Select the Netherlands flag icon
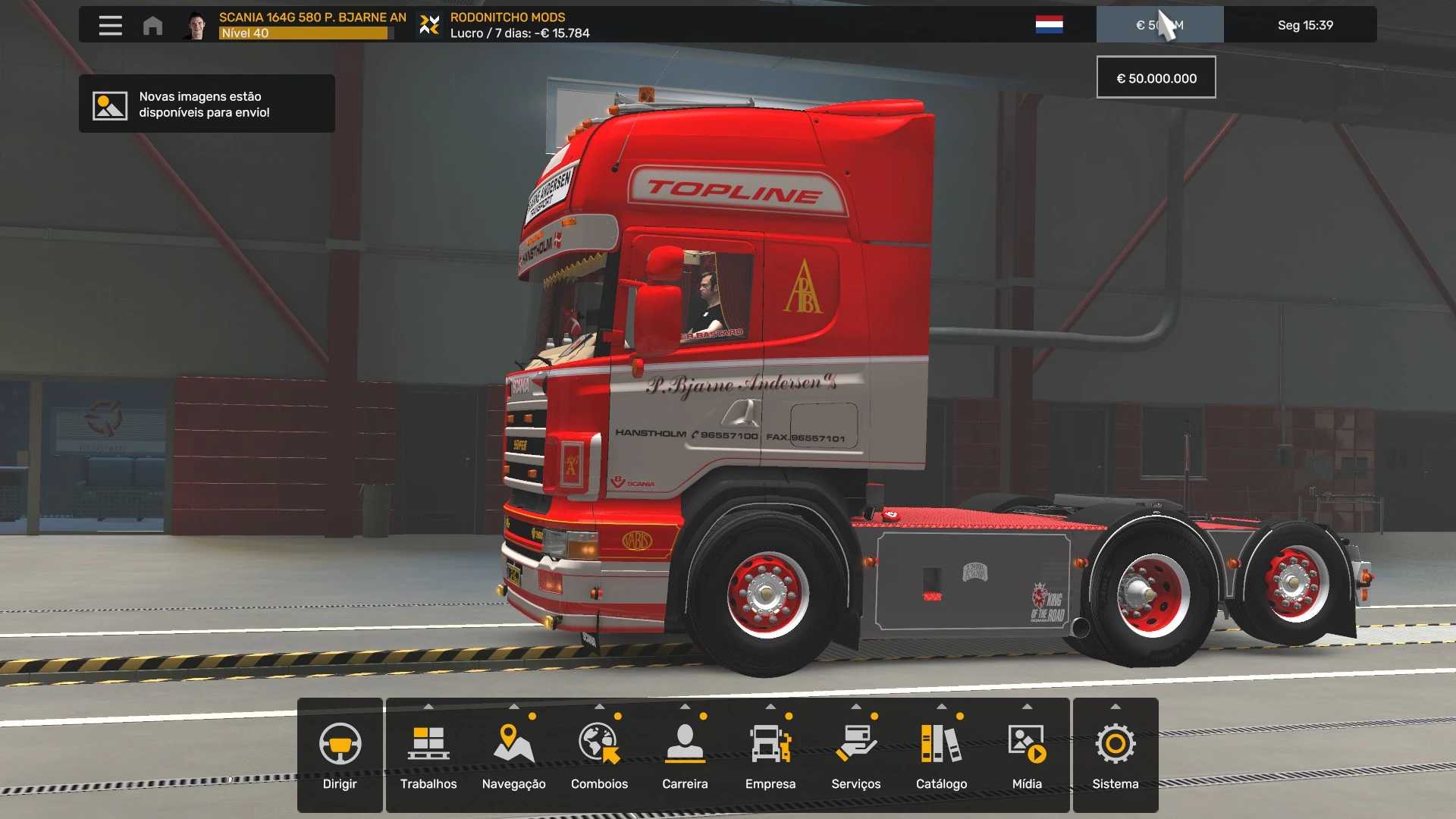This screenshot has width=1456, height=819. click(1049, 25)
